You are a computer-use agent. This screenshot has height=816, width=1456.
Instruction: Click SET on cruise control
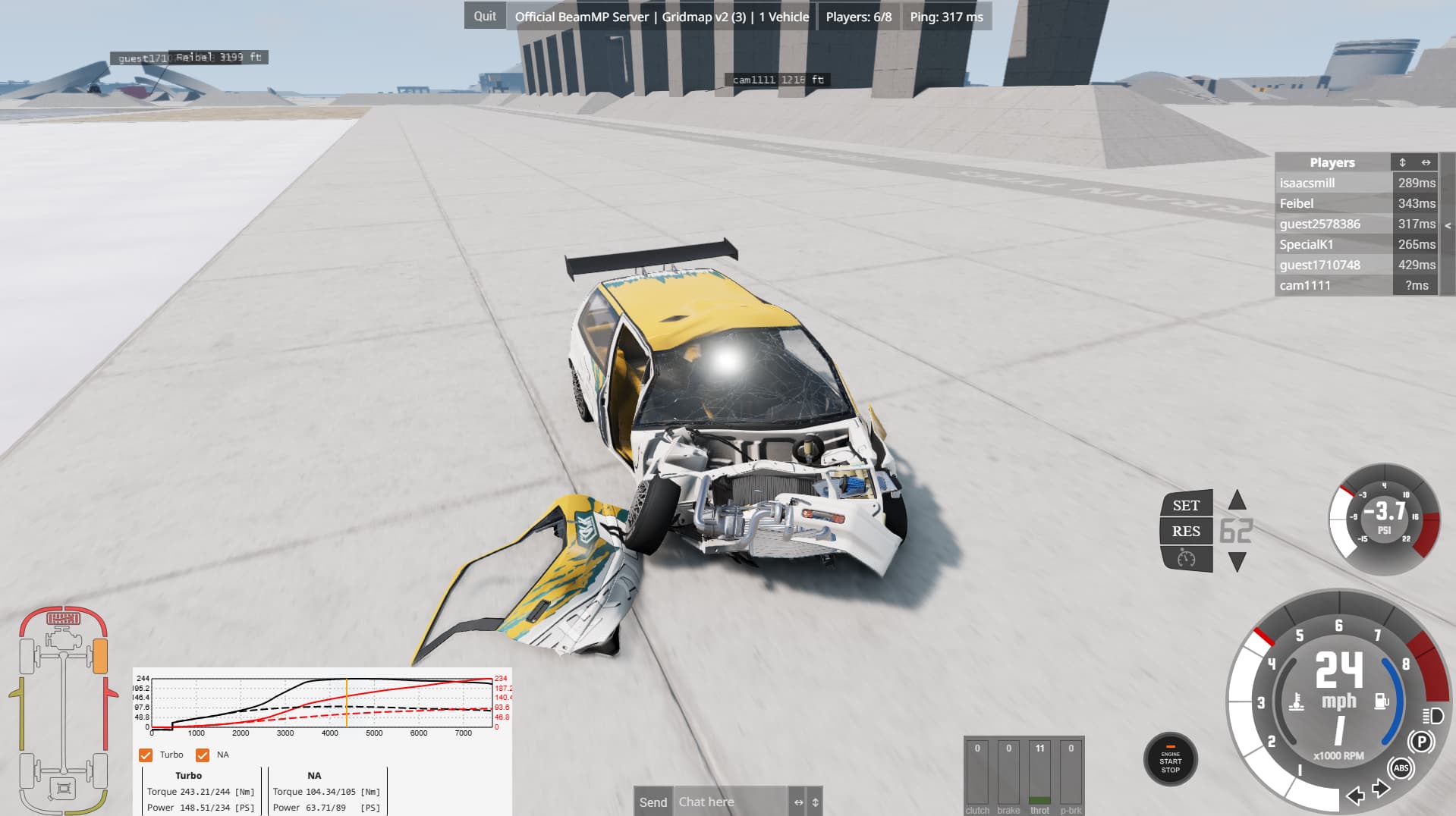pyautogui.click(x=1186, y=505)
